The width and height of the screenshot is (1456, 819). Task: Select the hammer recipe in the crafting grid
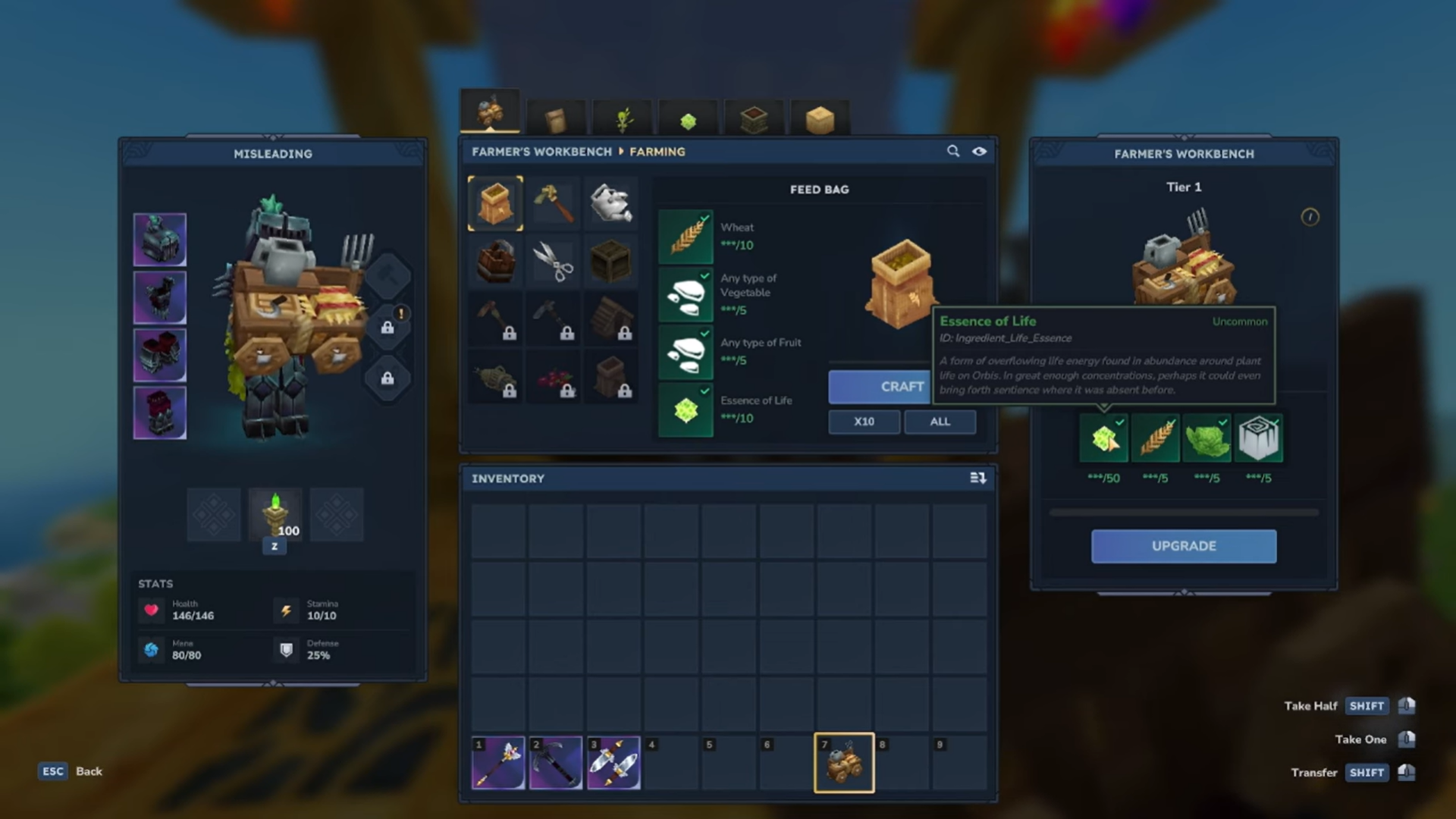[x=553, y=202]
